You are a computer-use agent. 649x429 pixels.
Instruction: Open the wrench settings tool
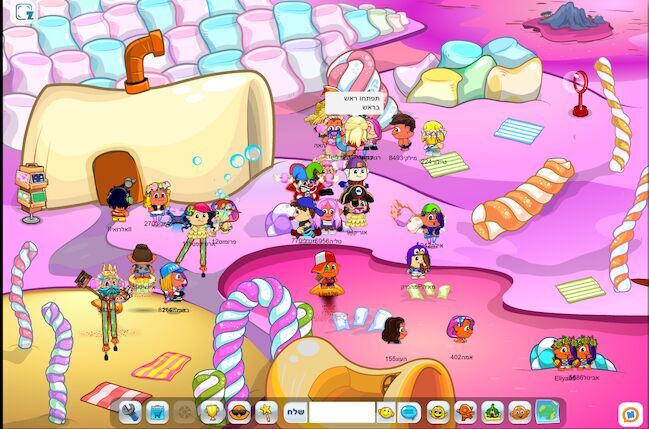click(x=130, y=411)
